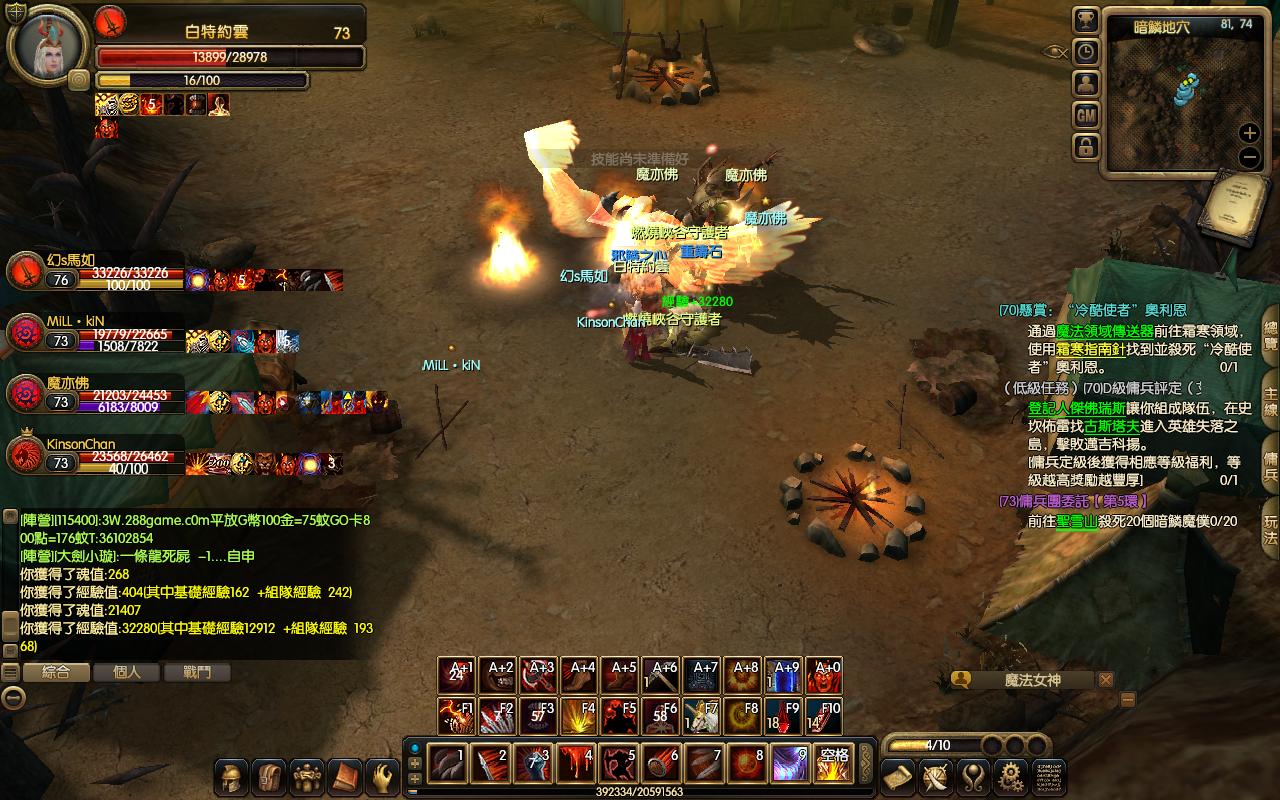Use the skill assigned to 空格 slot
This screenshot has width=1280, height=800.
(833, 763)
